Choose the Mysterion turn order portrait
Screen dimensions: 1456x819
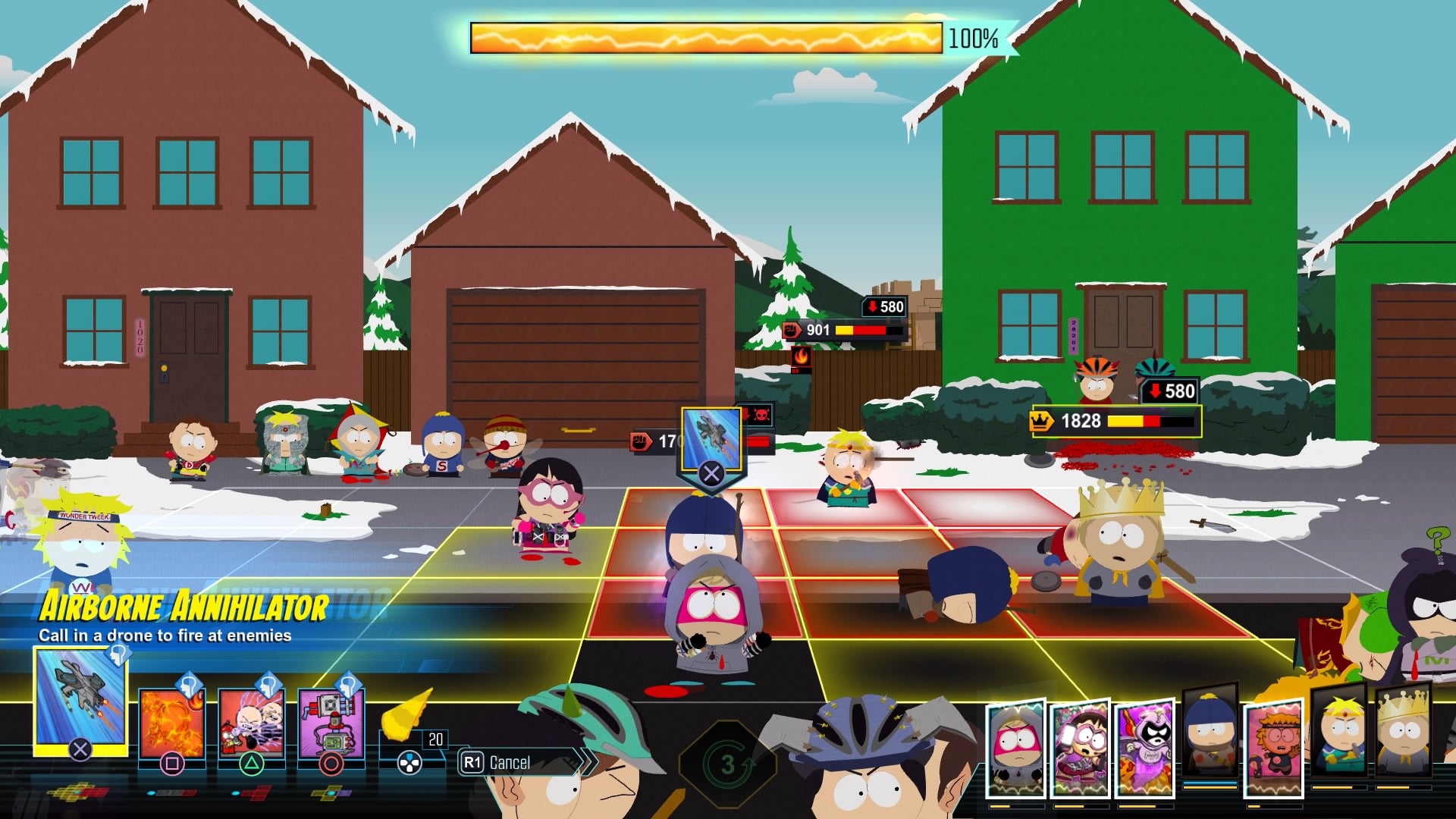1144,747
